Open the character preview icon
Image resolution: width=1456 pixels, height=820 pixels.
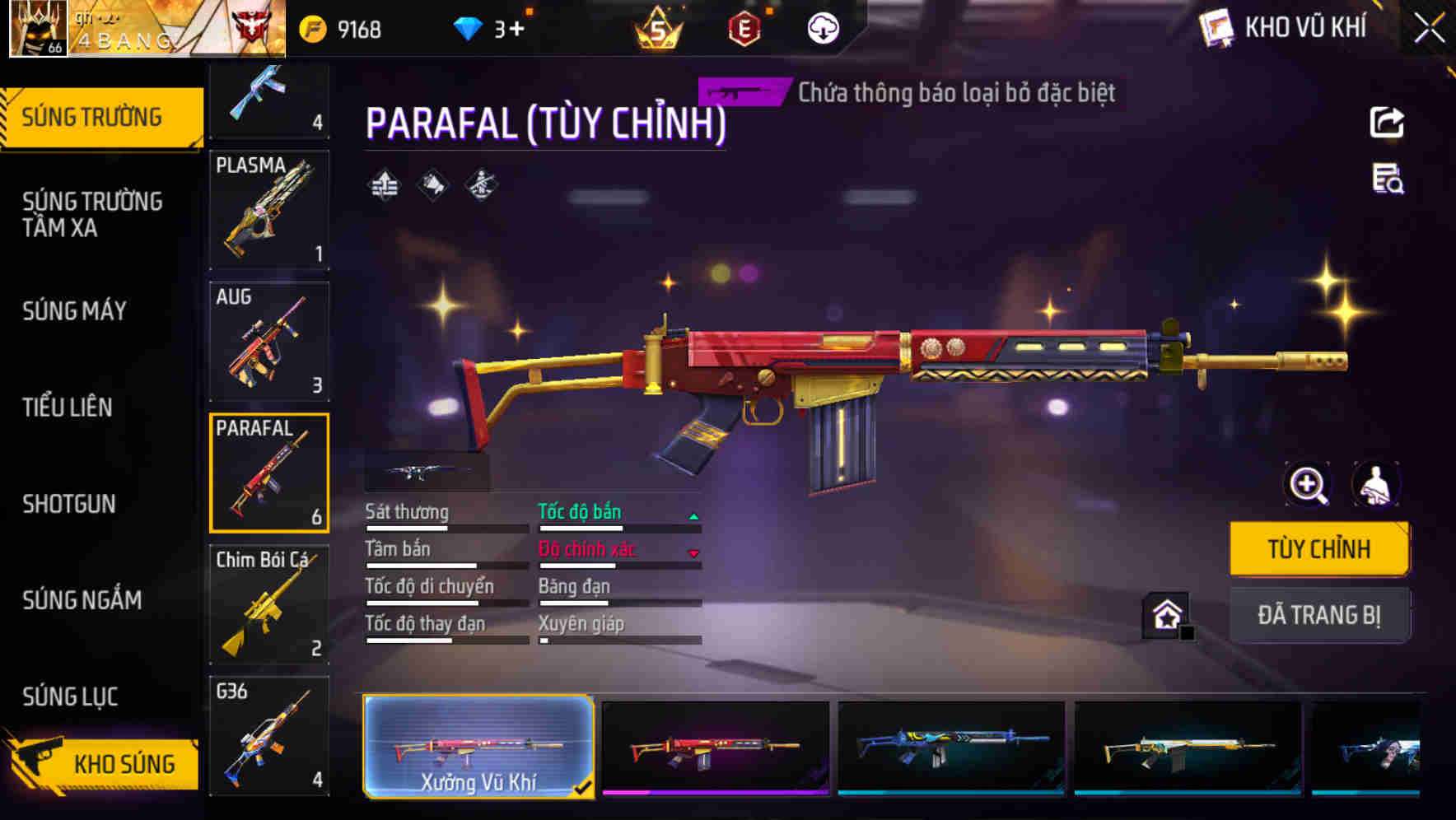pyautogui.click(x=1375, y=484)
